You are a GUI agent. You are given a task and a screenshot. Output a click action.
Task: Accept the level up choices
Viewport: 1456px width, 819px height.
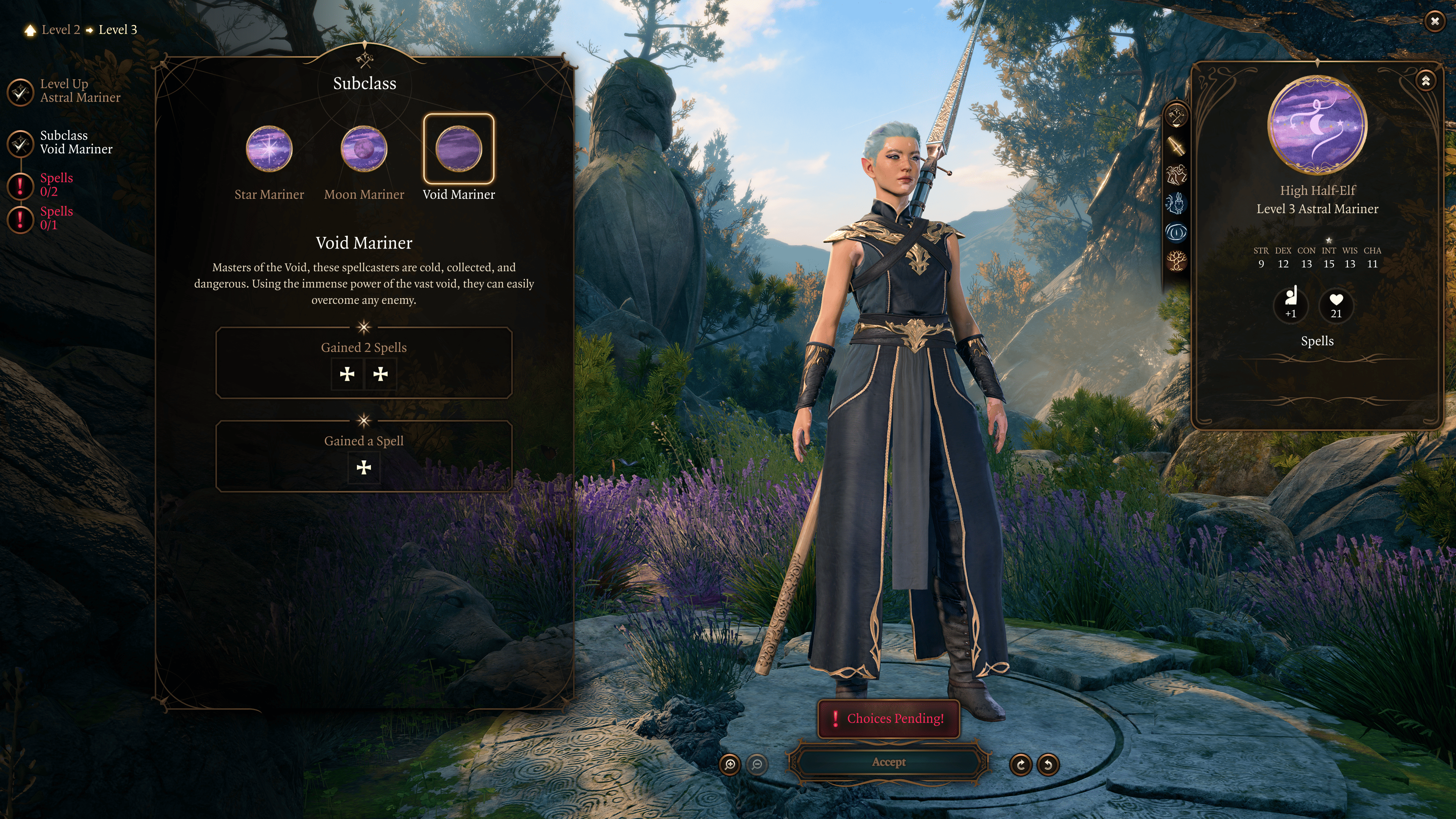(889, 762)
